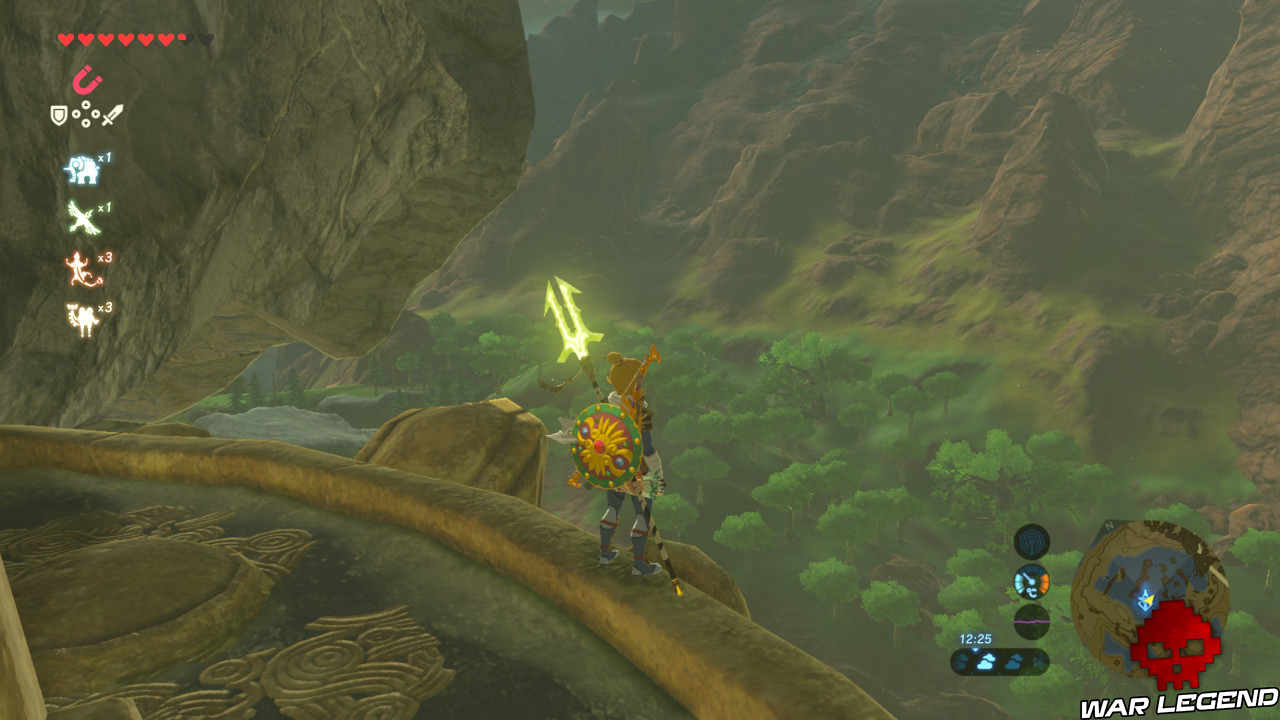
Task: Click the Sheikah sensor radar icon
Action: coord(1031,543)
